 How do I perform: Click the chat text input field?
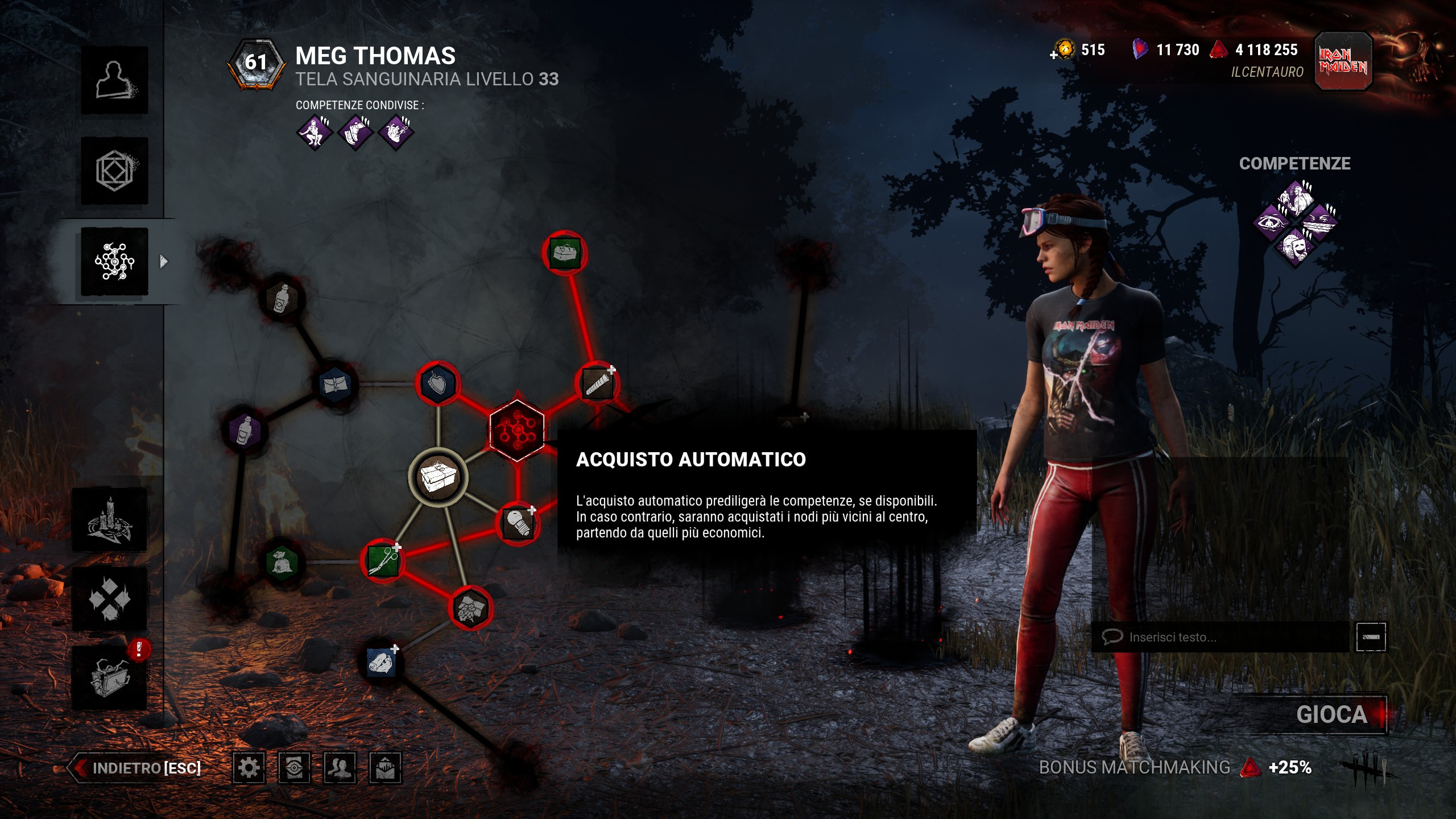(x=1223, y=637)
